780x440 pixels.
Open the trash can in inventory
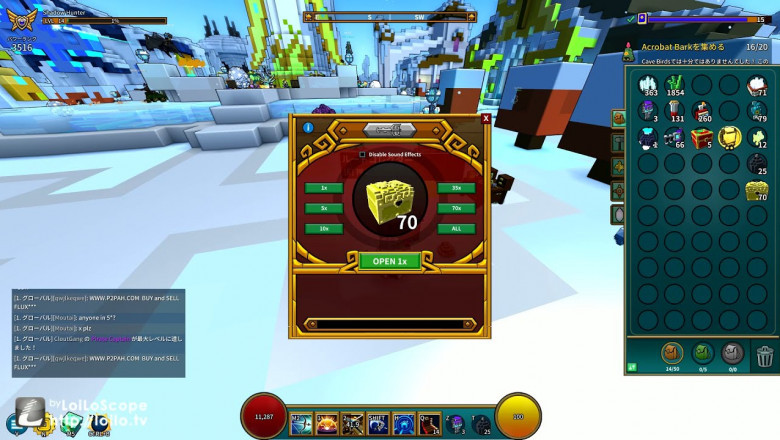pos(764,355)
